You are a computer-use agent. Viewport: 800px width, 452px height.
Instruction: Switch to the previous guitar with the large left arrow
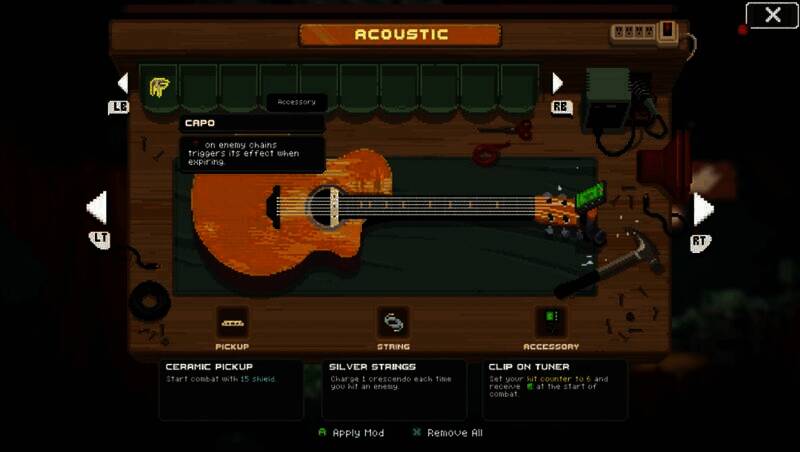97,209
